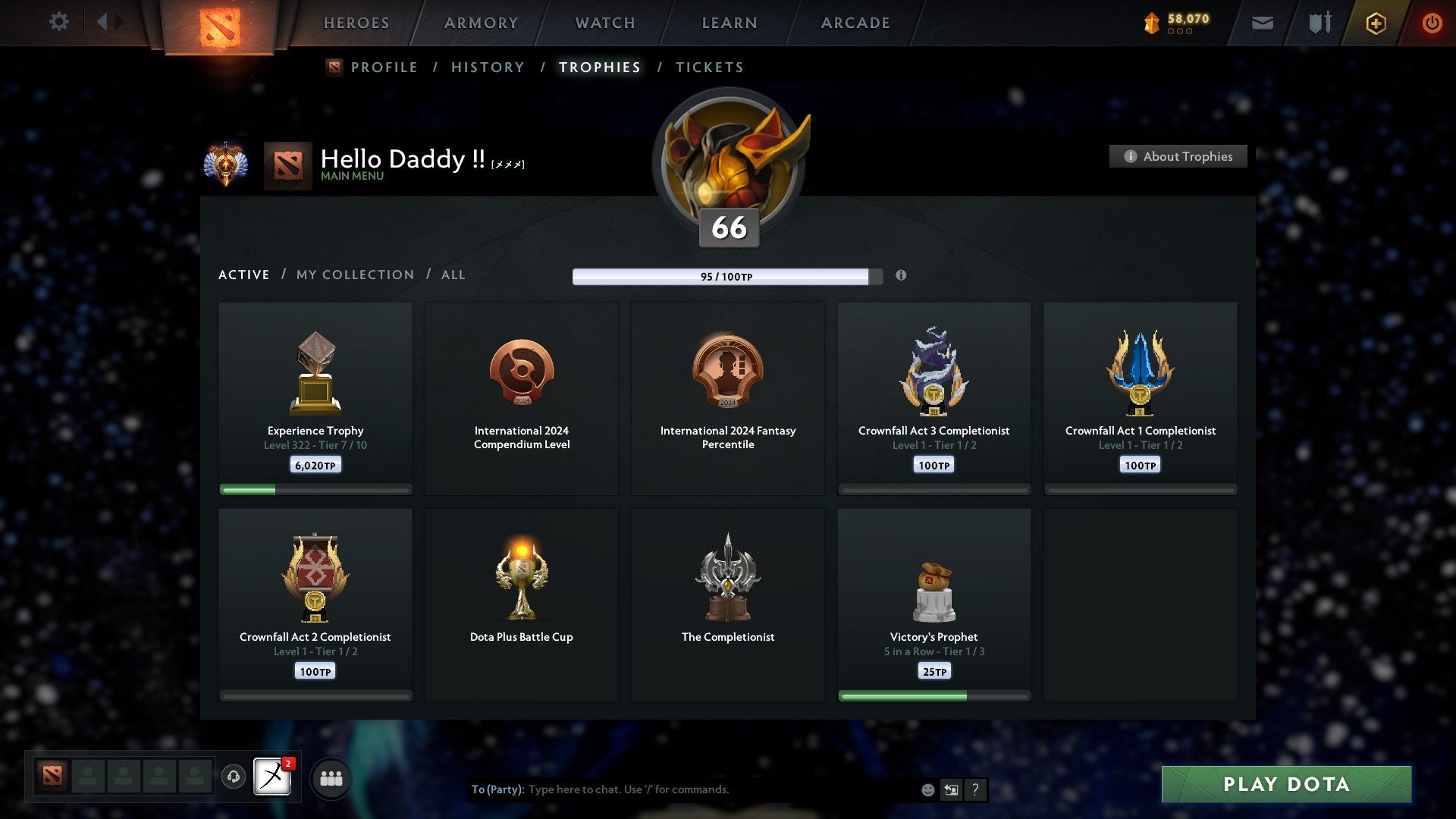Open the HEROES menu
Screen dimensions: 1456x819
[356, 23]
